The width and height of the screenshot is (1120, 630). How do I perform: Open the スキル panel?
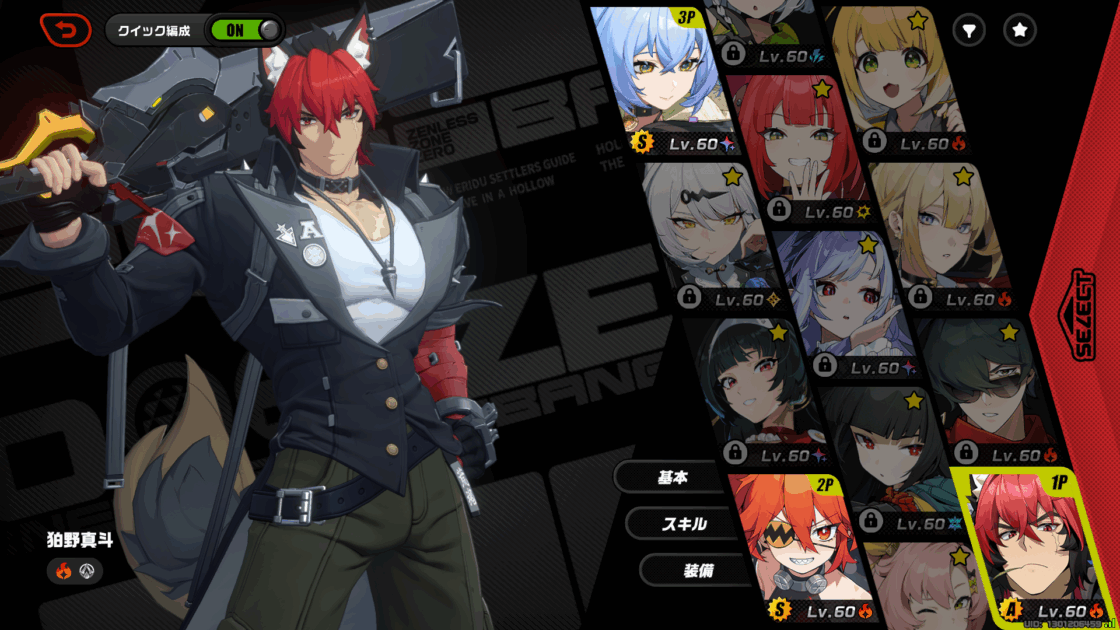click(x=684, y=523)
